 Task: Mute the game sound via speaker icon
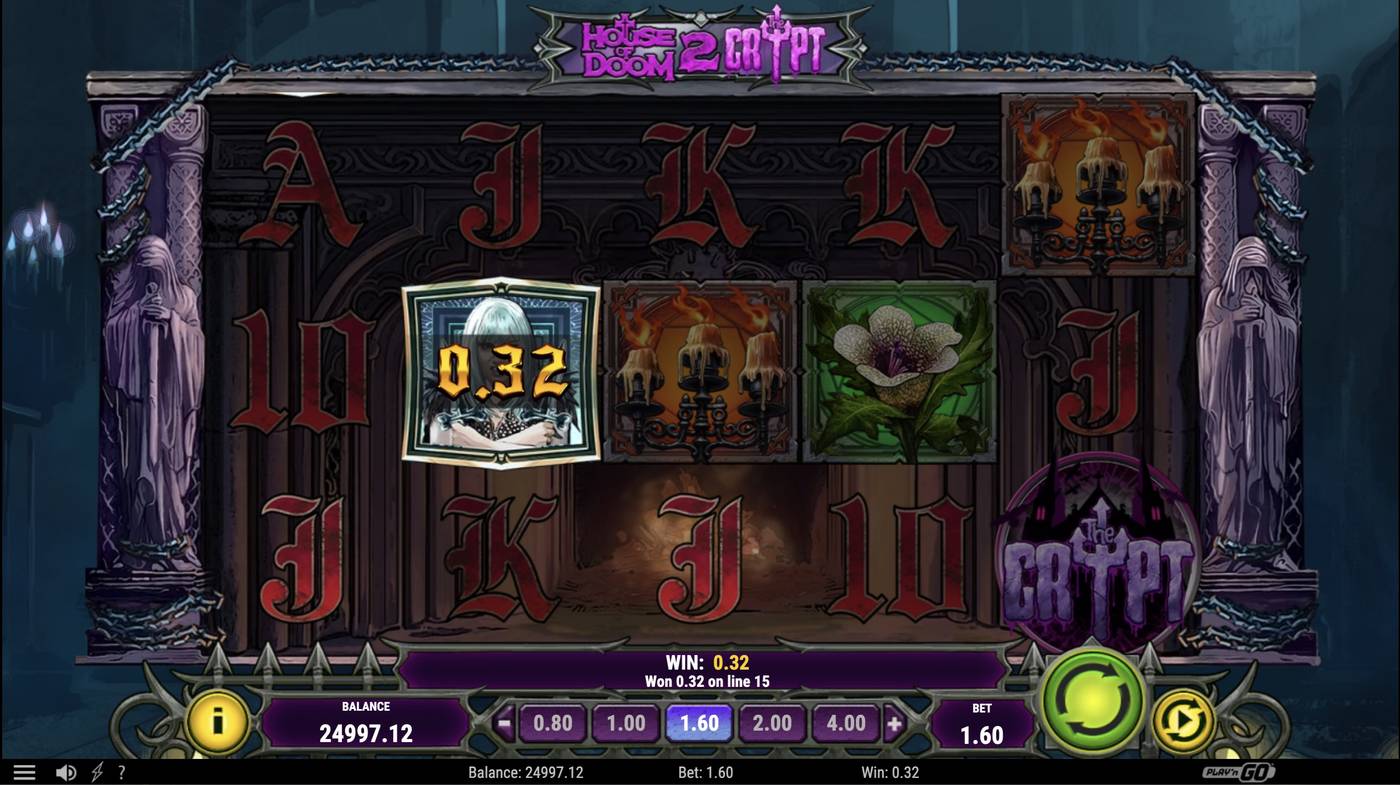coord(65,770)
